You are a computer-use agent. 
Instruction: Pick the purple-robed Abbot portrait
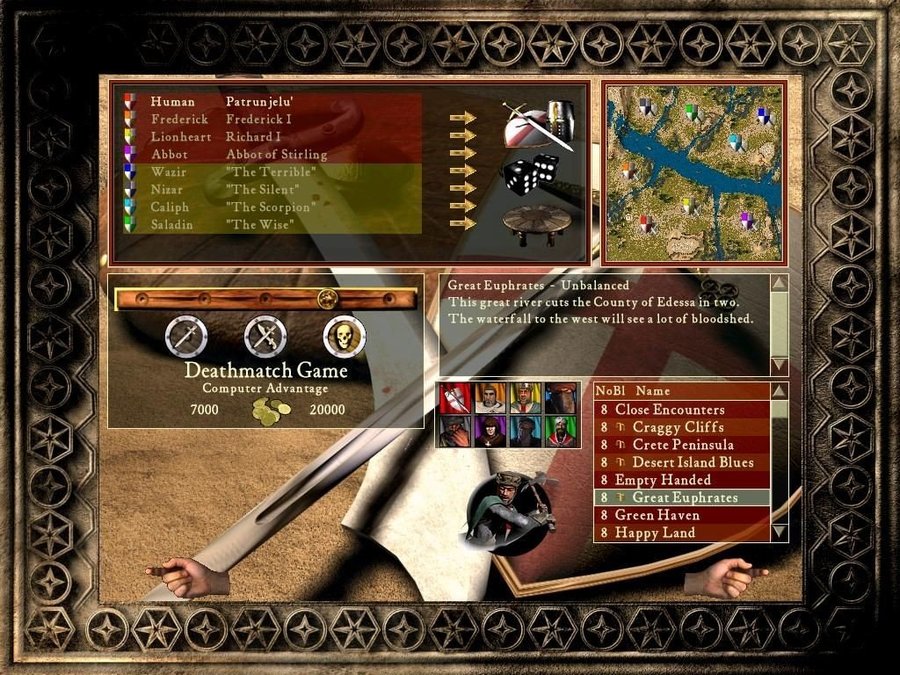coord(489,431)
